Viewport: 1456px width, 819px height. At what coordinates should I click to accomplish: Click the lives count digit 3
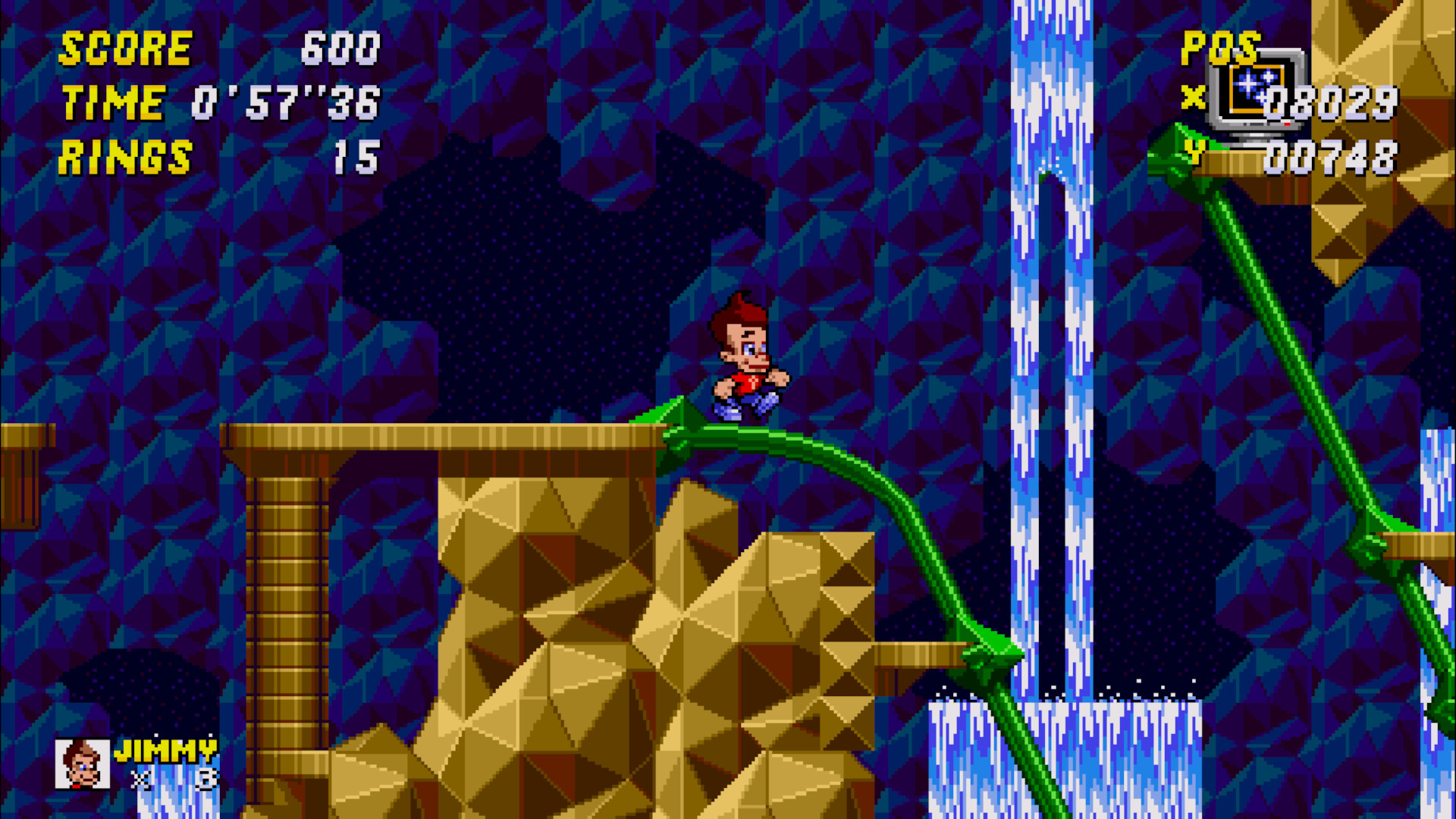coord(206,779)
